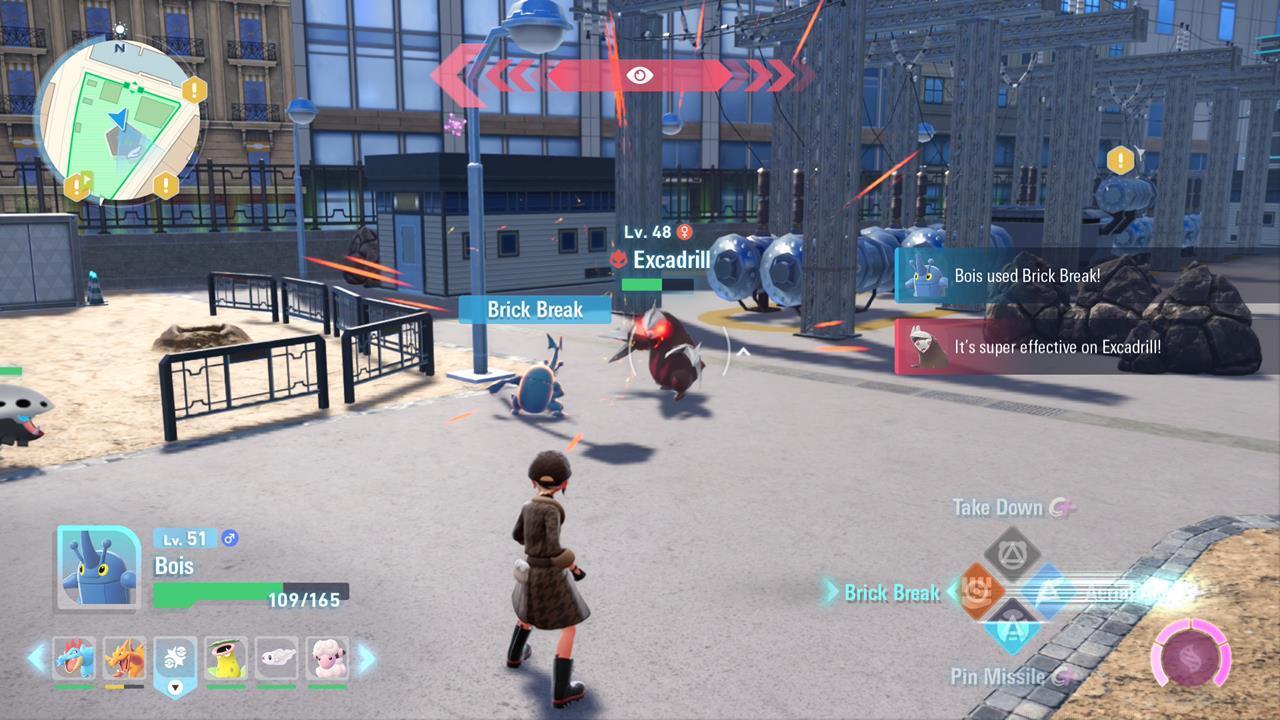This screenshot has height=720, width=1280.
Task: Click the eye icon in the red alert banner
Action: coord(640,73)
